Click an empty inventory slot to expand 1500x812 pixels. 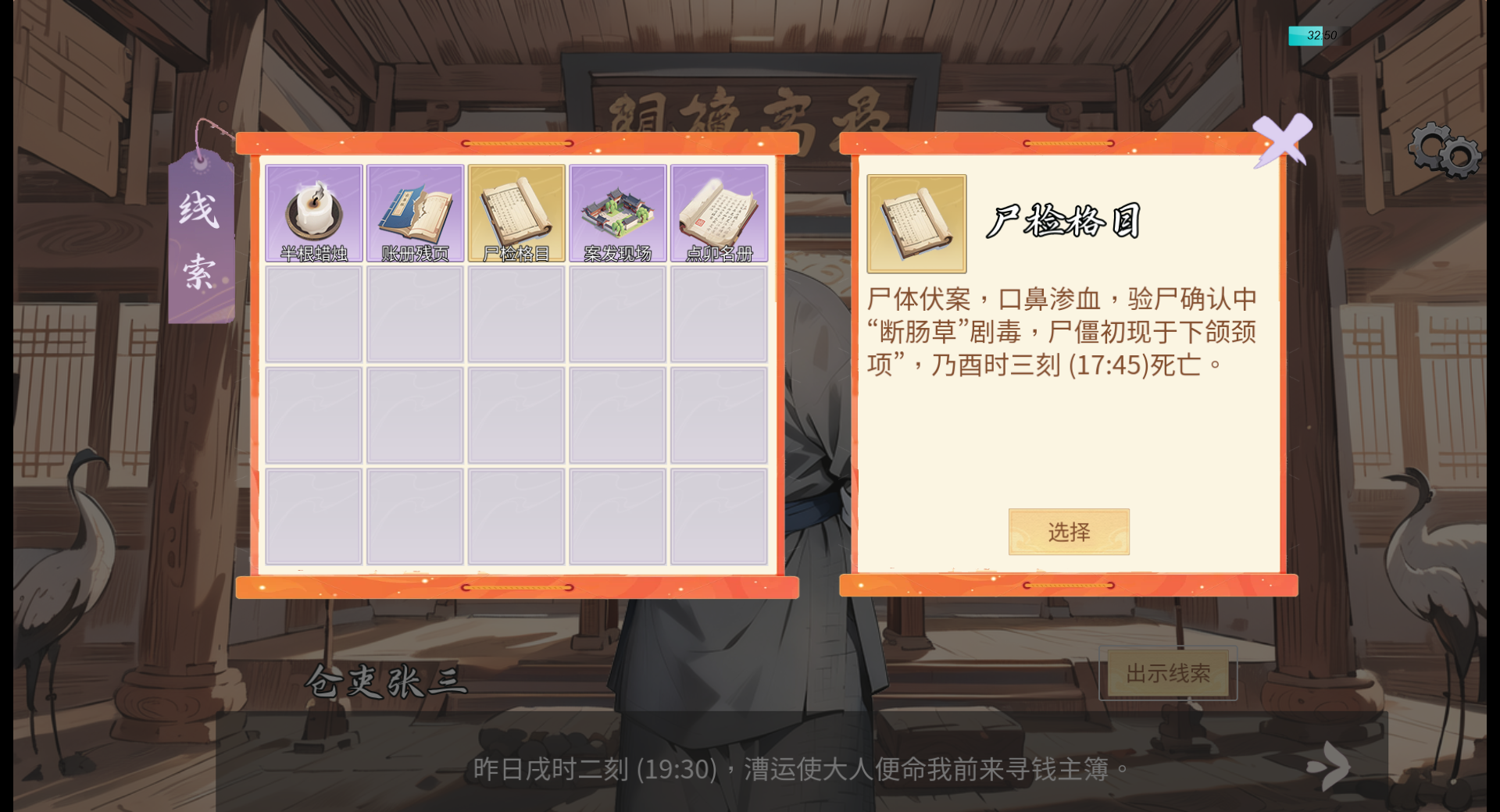click(312, 313)
